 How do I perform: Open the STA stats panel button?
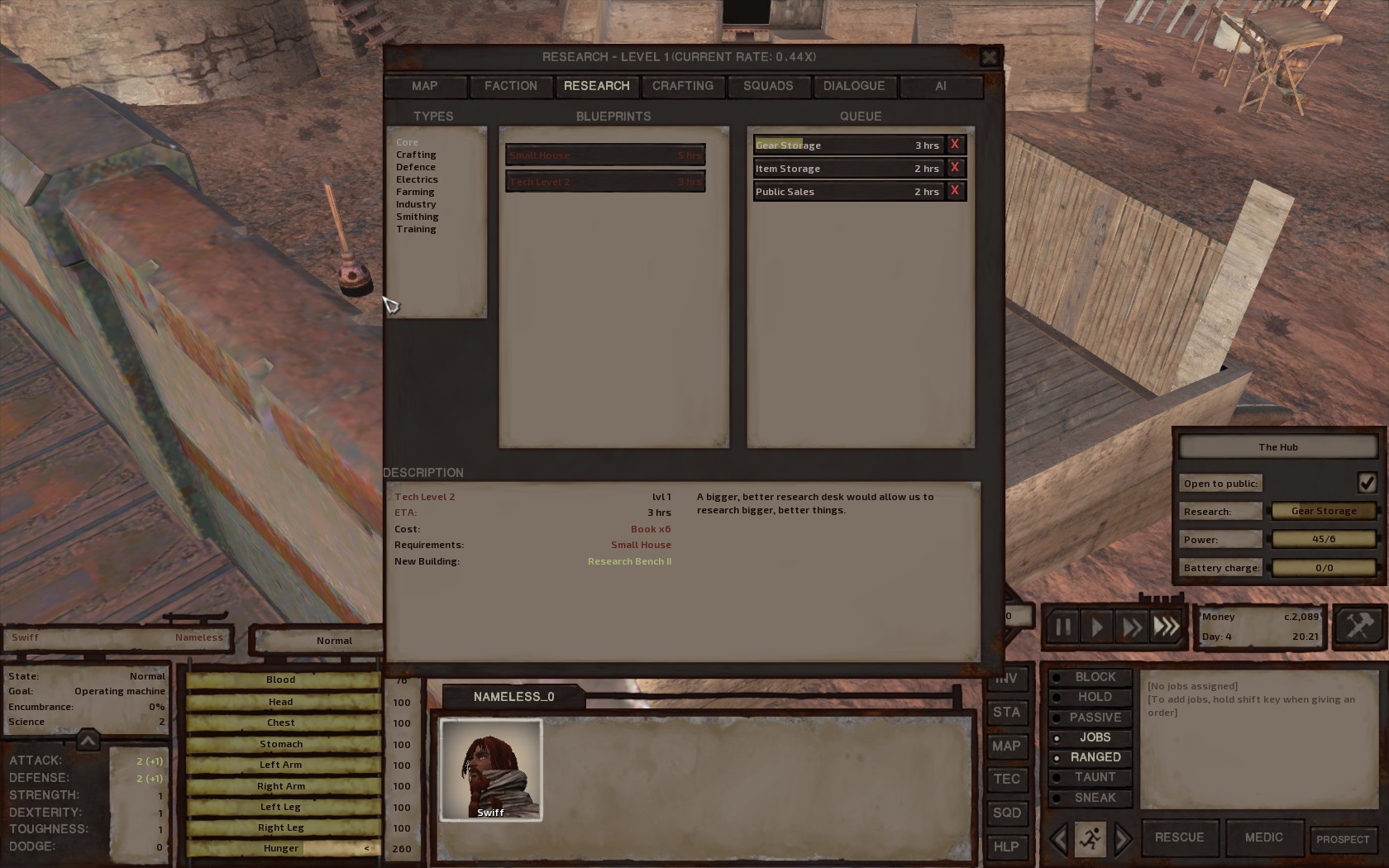[x=1006, y=713]
